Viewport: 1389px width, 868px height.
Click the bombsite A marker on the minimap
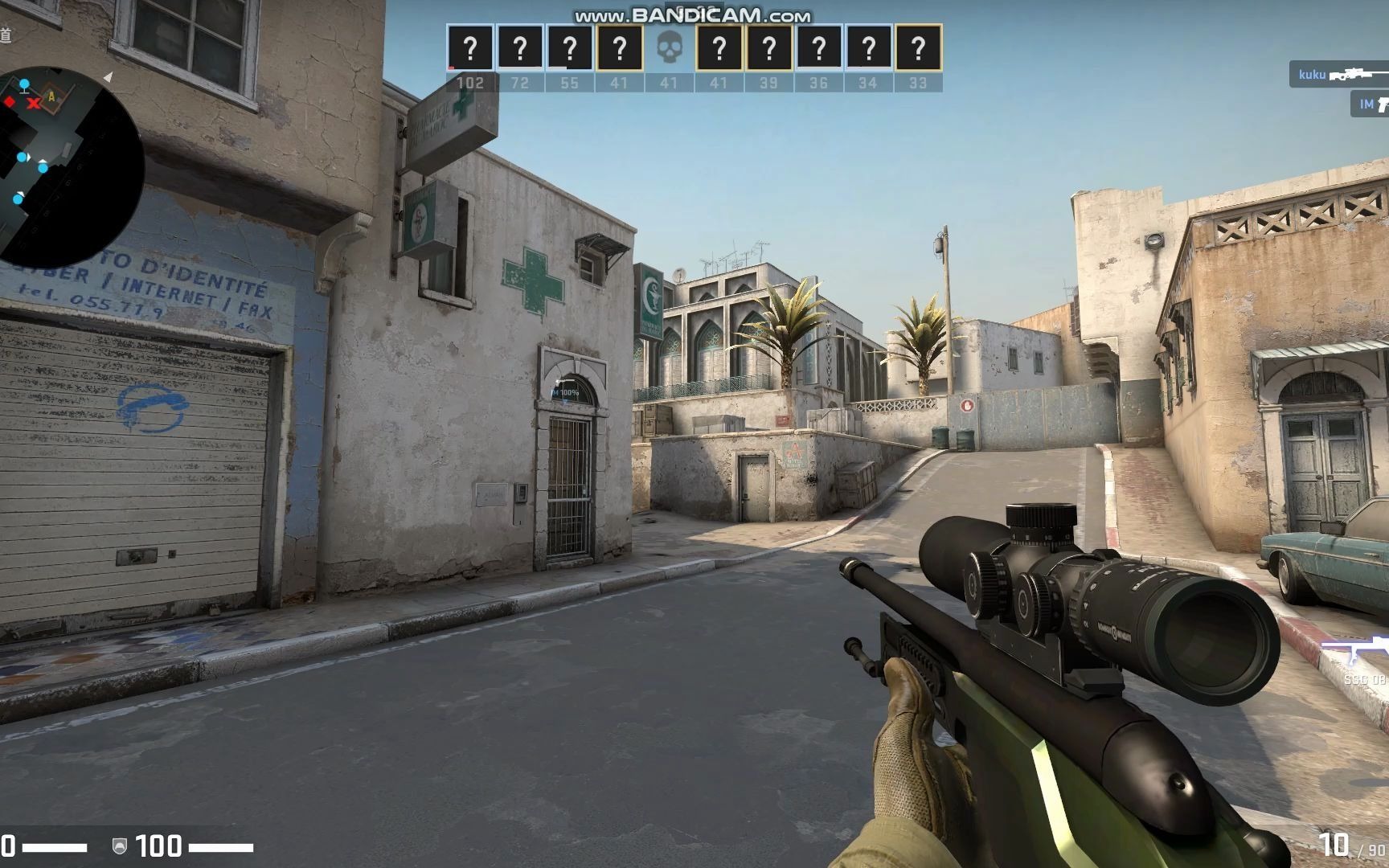50,96
